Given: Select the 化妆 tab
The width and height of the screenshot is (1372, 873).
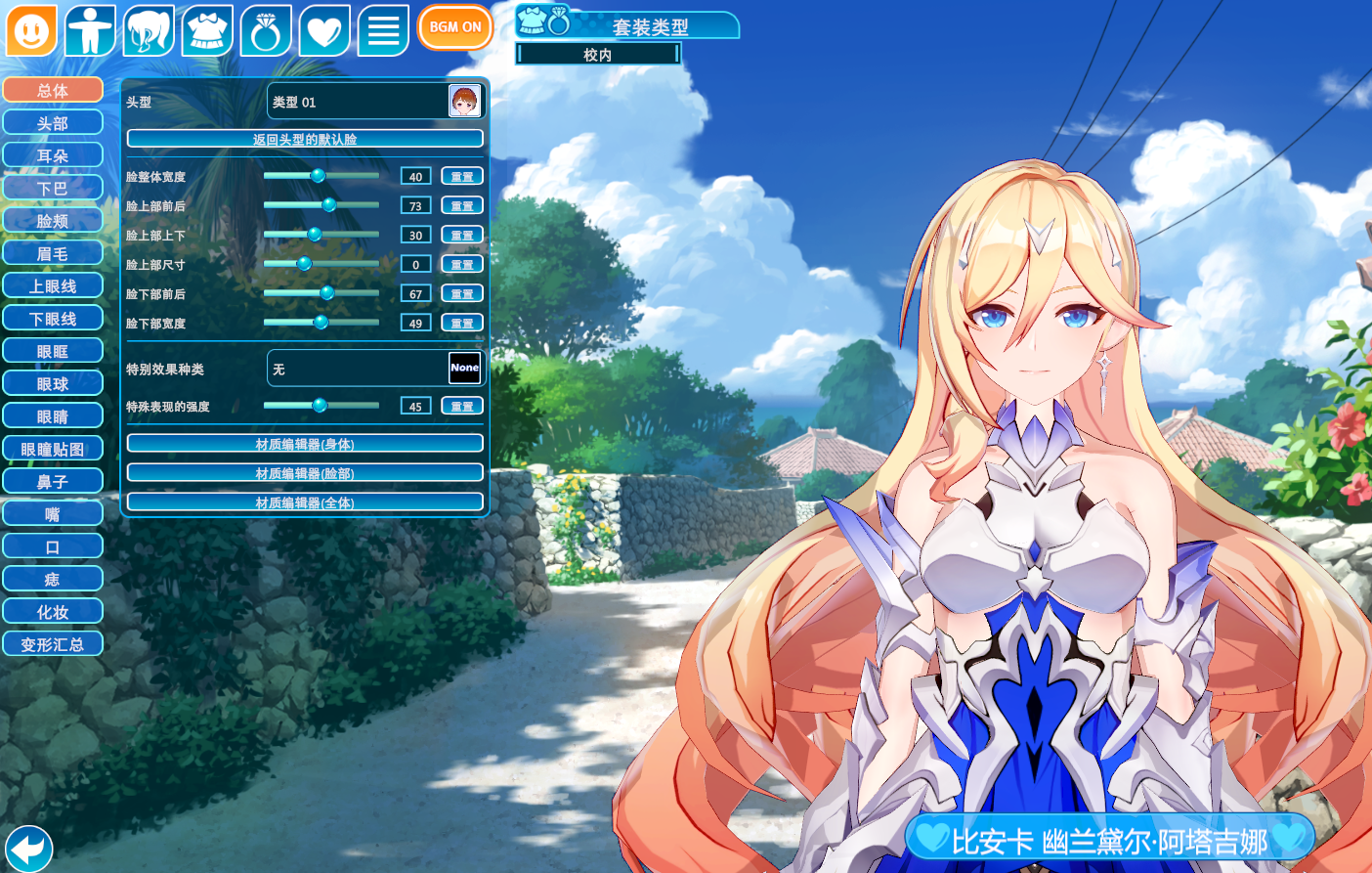Looking at the screenshot, I should 53,612.
